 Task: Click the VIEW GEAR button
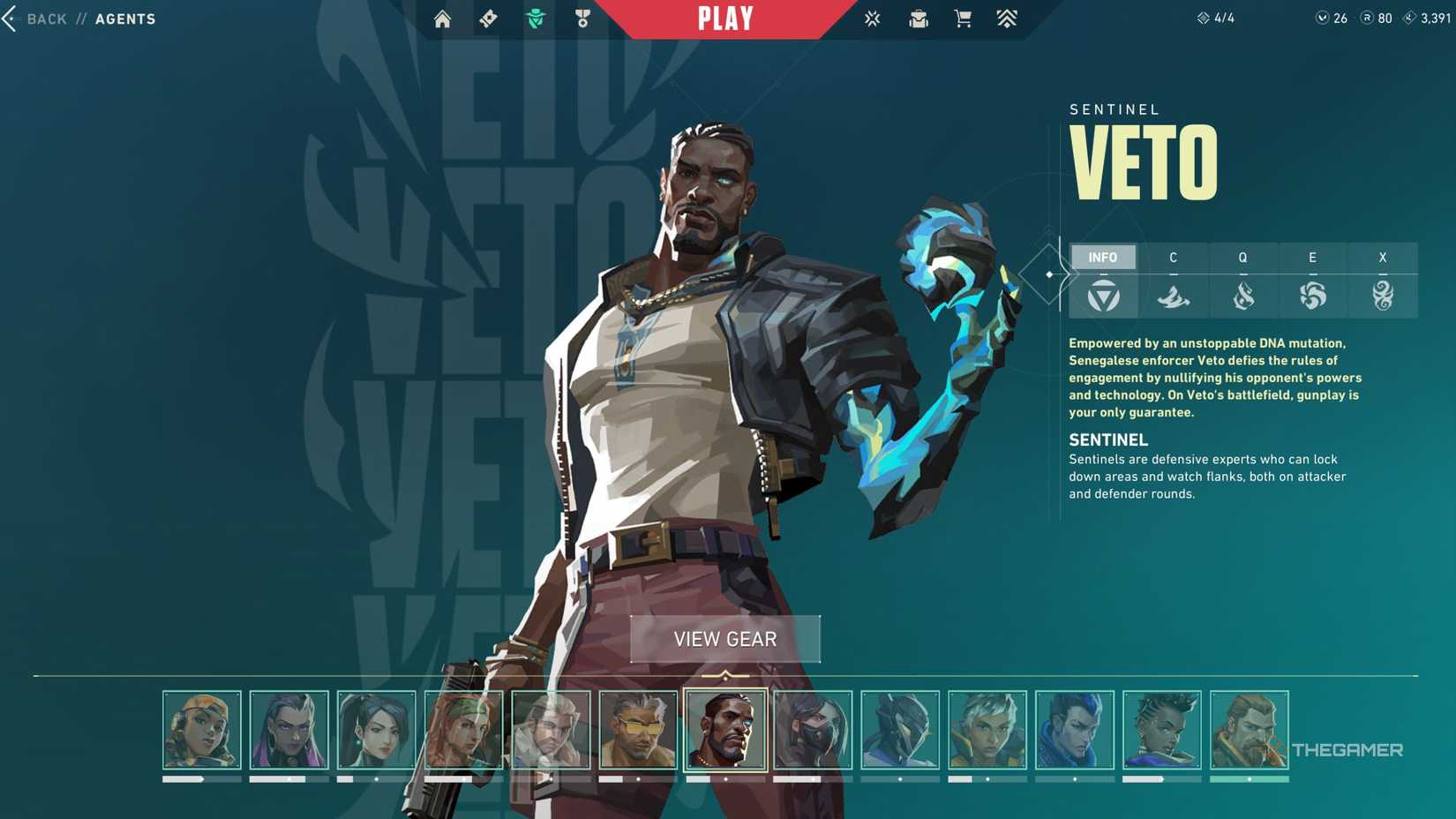(x=724, y=639)
